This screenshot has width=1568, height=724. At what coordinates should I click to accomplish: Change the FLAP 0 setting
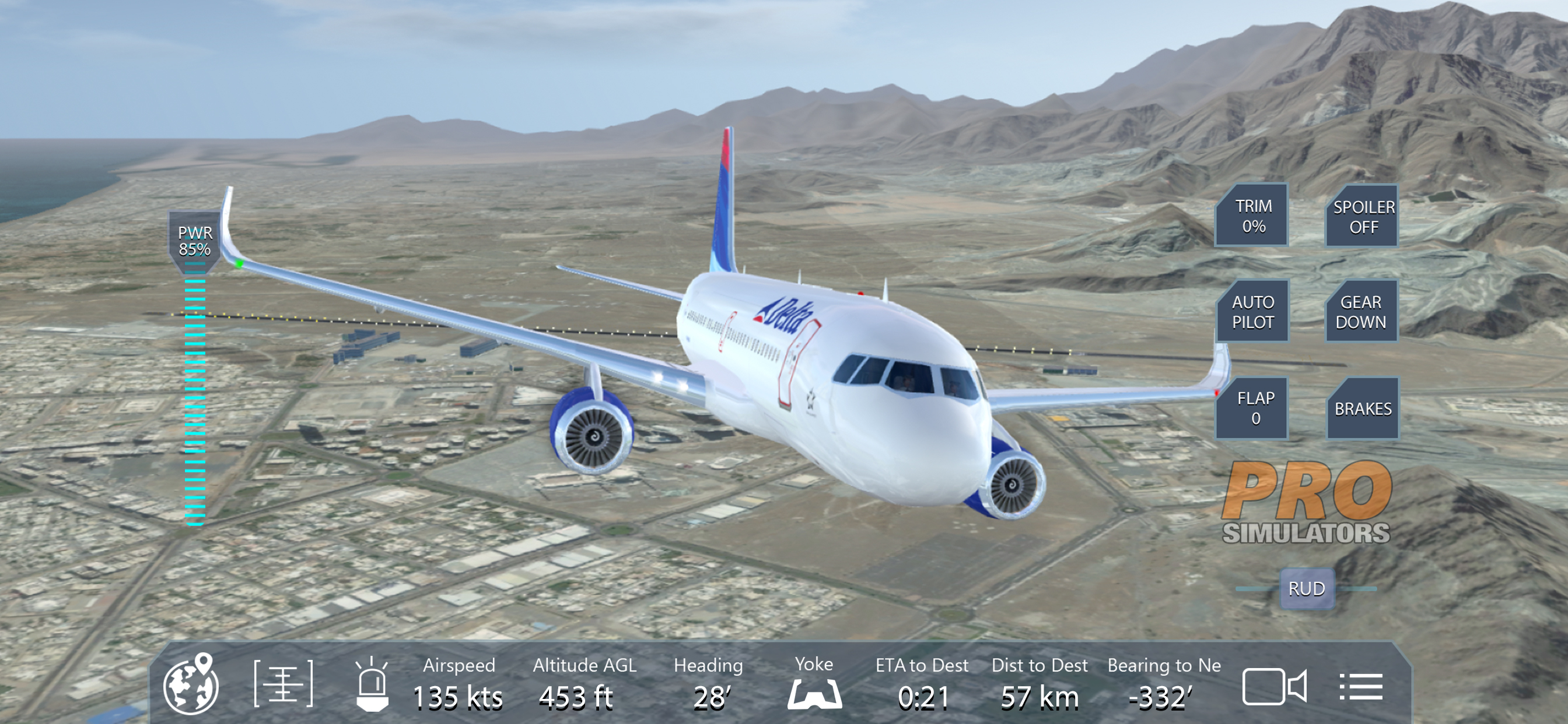click(1254, 407)
